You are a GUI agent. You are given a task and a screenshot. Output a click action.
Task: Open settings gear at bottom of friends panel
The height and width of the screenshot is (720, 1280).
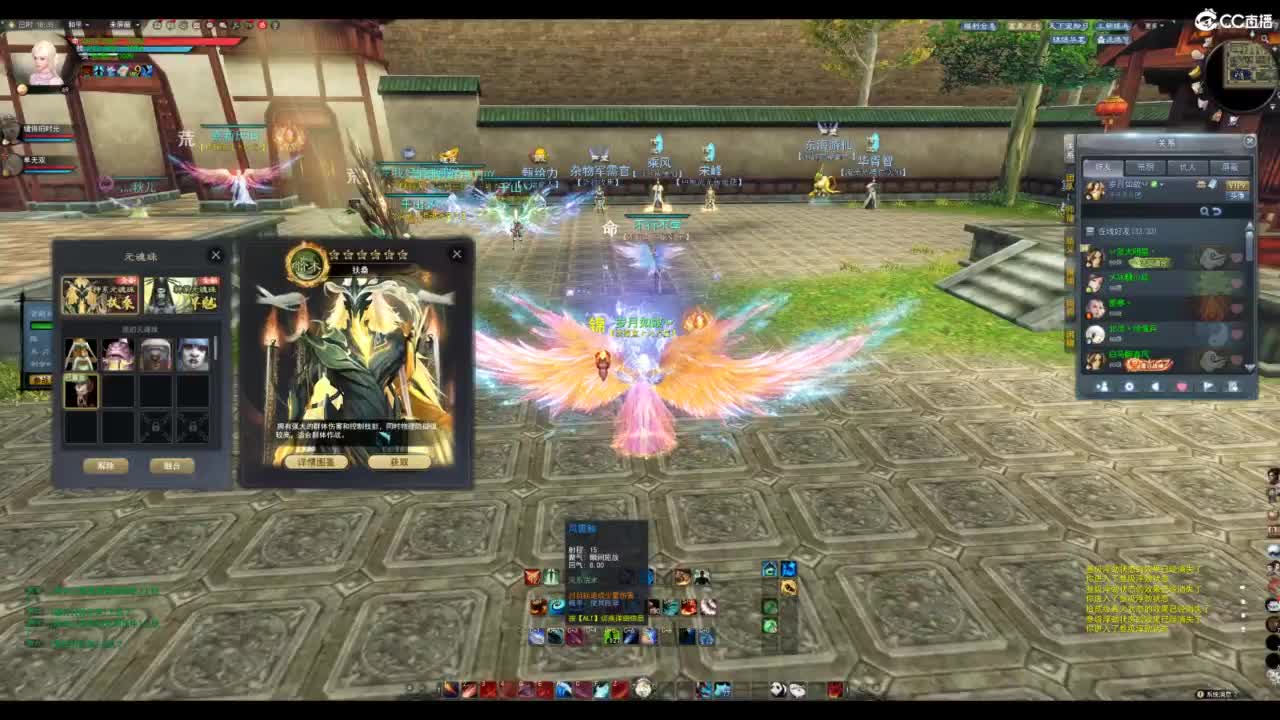click(1128, 386)
